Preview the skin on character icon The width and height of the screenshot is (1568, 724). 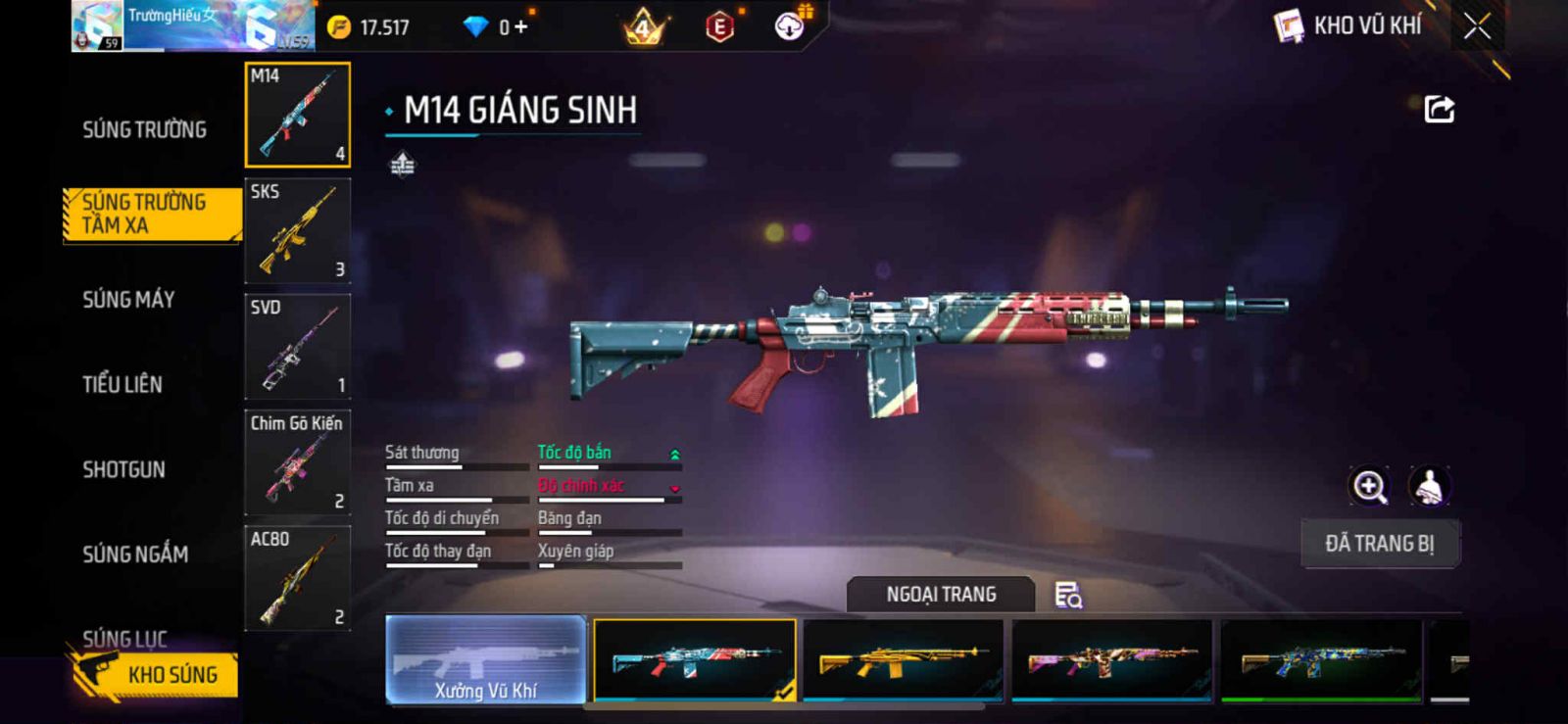[1430, 486]
